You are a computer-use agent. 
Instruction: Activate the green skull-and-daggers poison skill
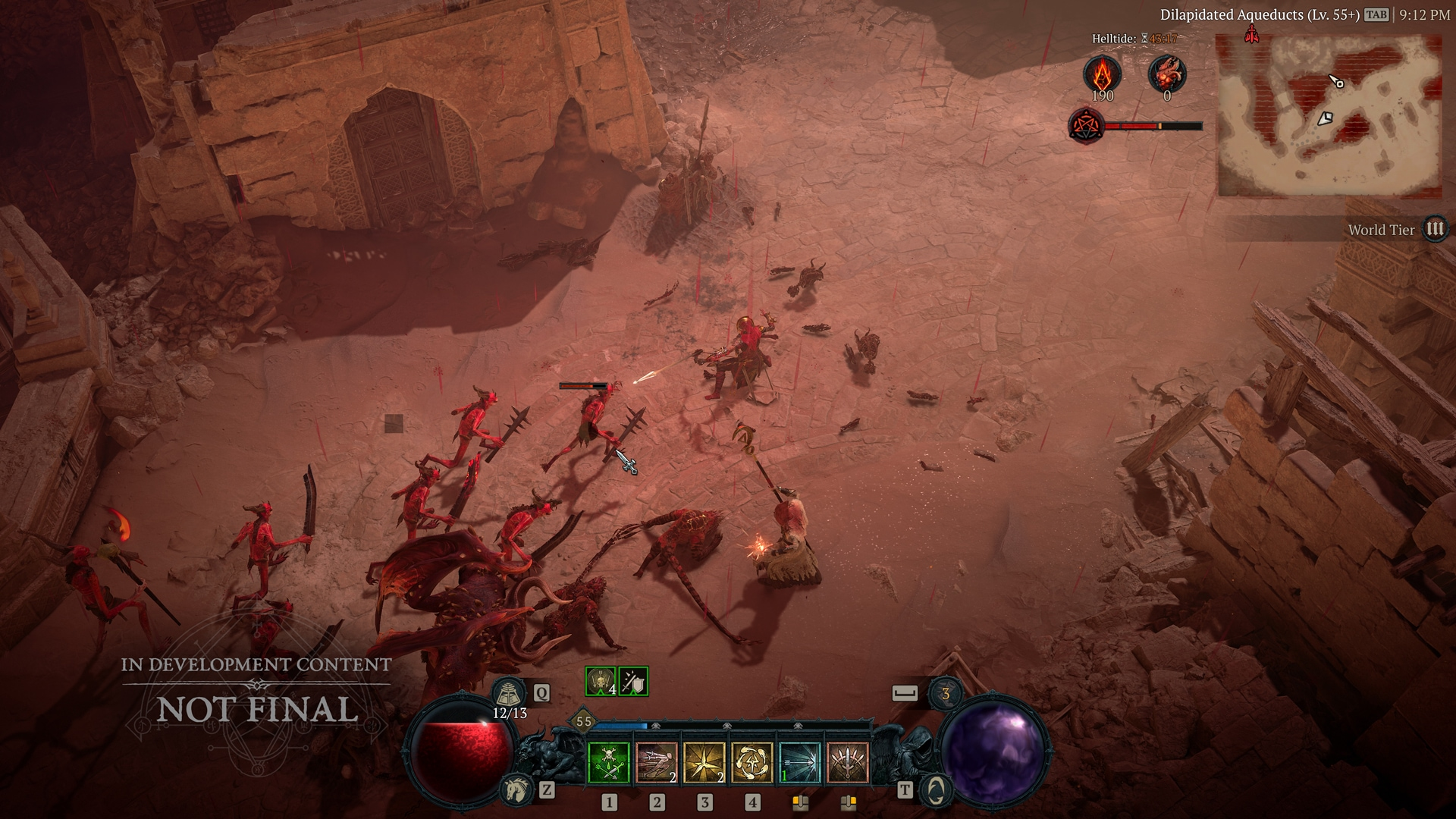pos(609,762)
